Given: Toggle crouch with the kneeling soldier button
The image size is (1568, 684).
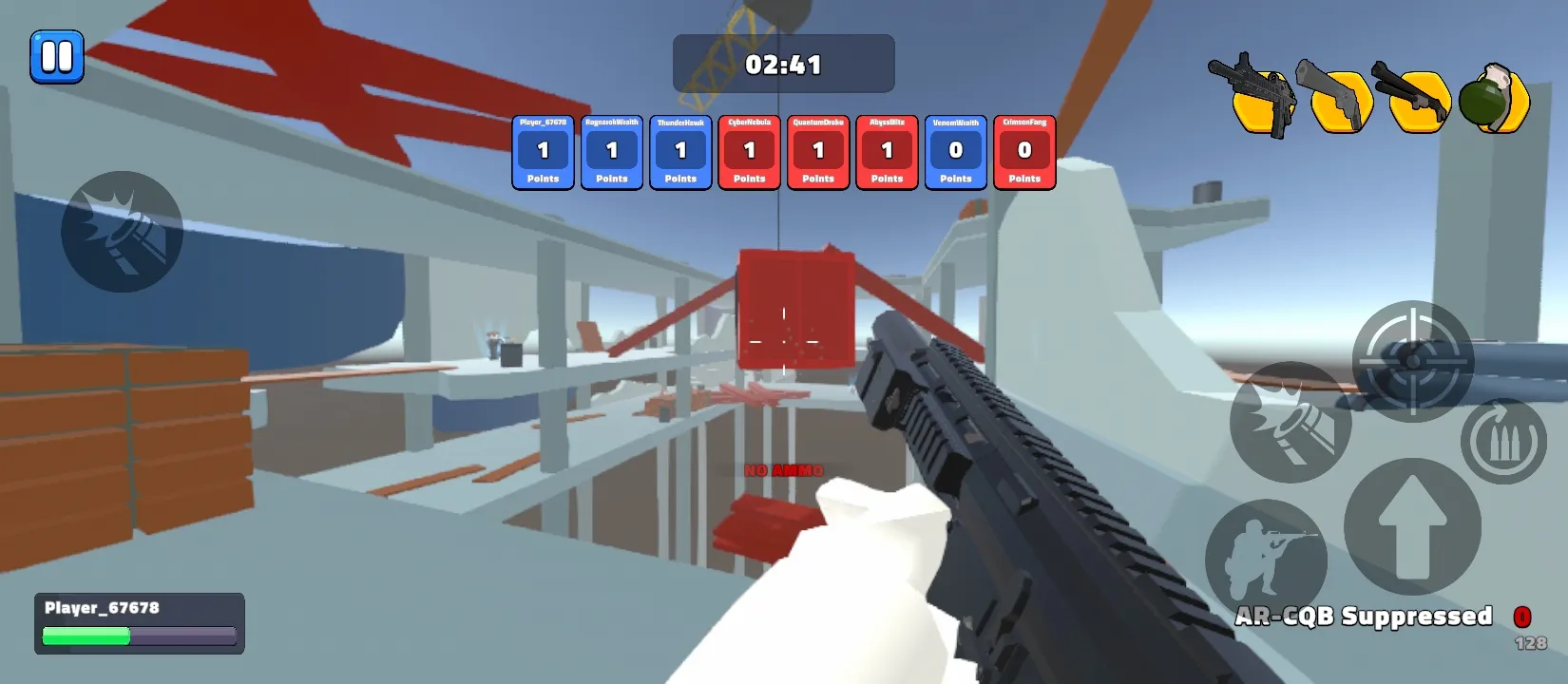Looking at the screenshot, I should pyautogui.click(x=1266, y=559).
